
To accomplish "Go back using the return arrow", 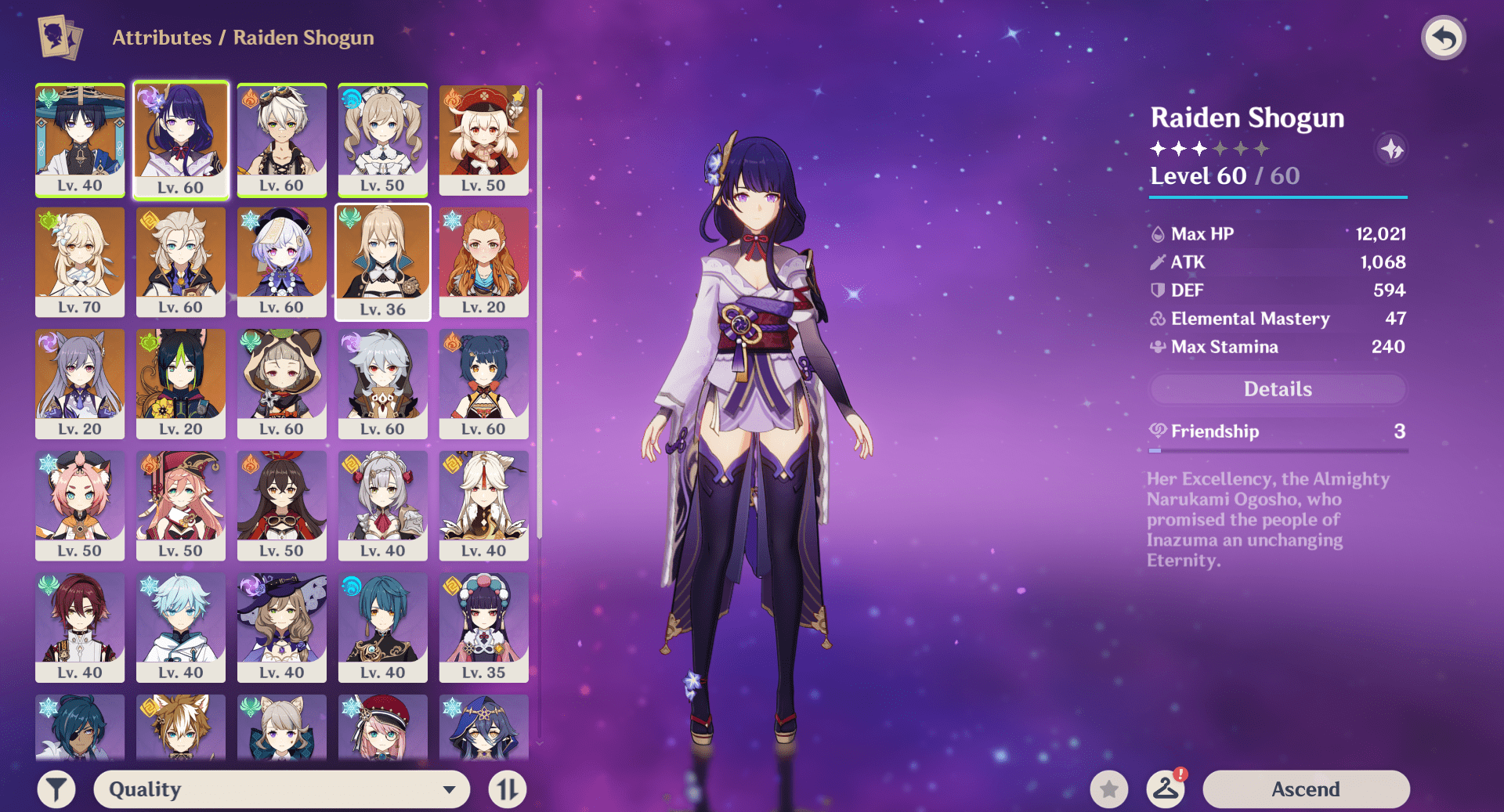I will (1444, 37).
